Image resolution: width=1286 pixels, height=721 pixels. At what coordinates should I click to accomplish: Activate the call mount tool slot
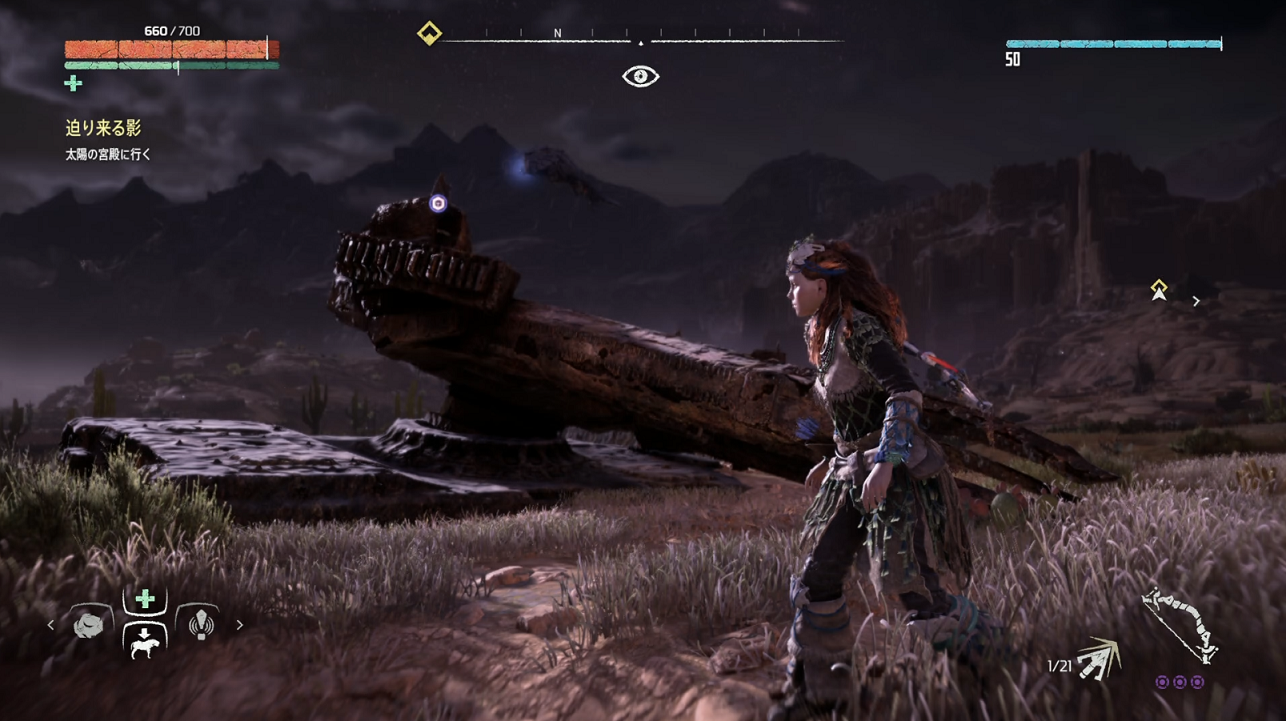click(145, 641)
